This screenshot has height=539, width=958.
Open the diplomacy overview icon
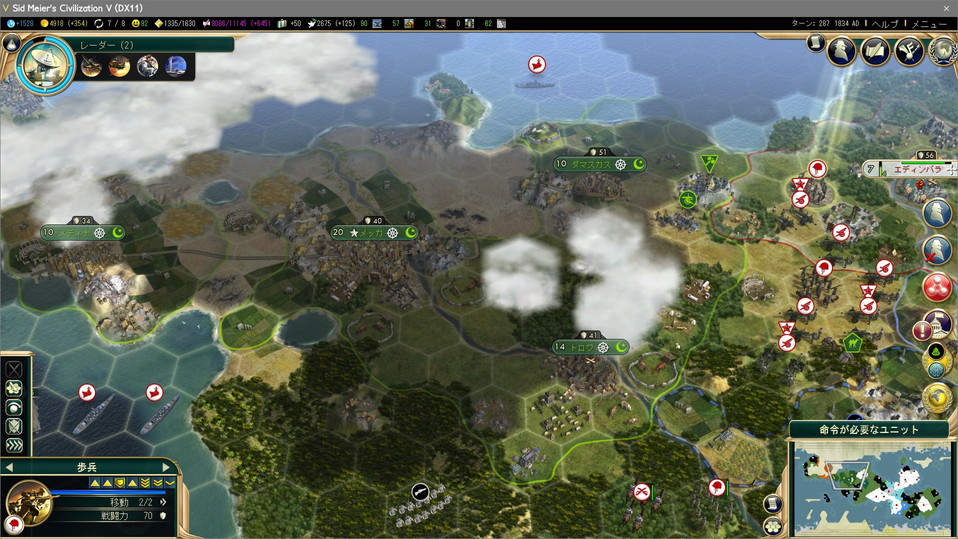pos(908,49)
